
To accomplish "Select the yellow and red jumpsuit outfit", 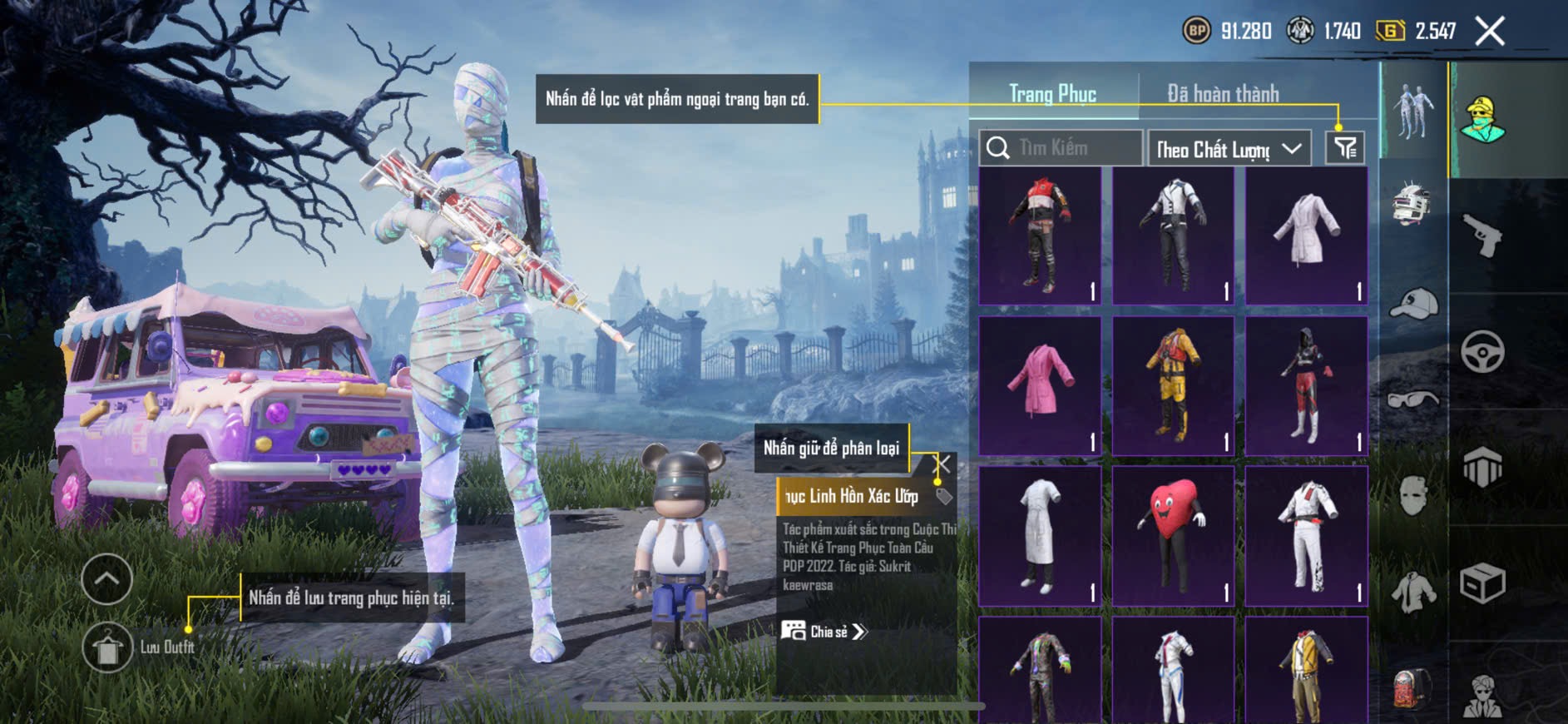I will point(1173,385).
